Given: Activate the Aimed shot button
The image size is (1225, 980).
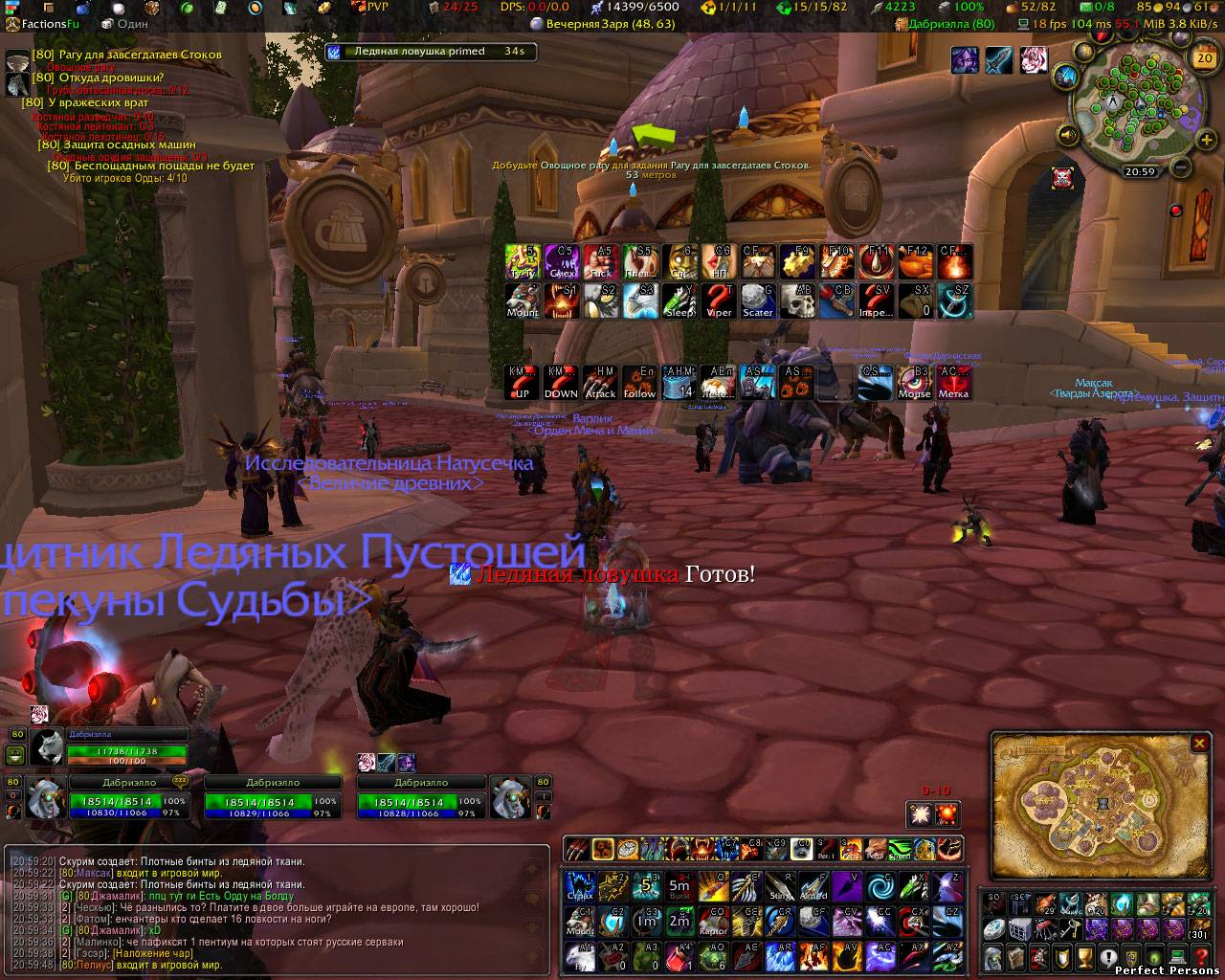Looking at the screenshot, I should click(813, 885).
